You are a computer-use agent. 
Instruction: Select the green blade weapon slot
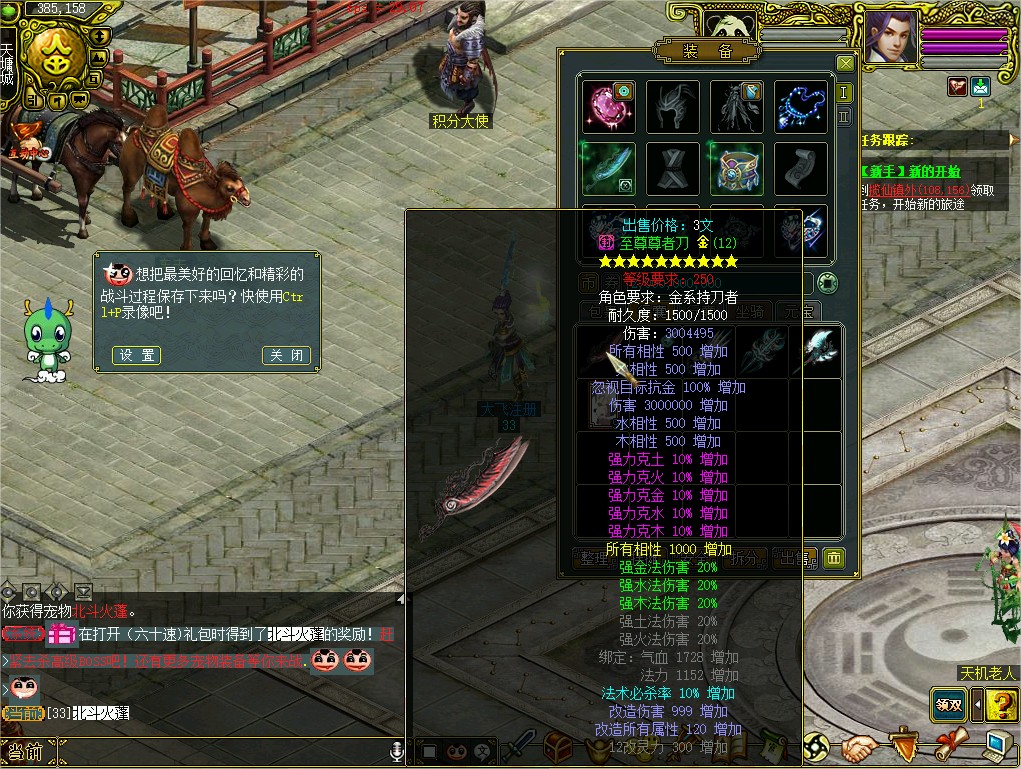click(x=609, y=168)
